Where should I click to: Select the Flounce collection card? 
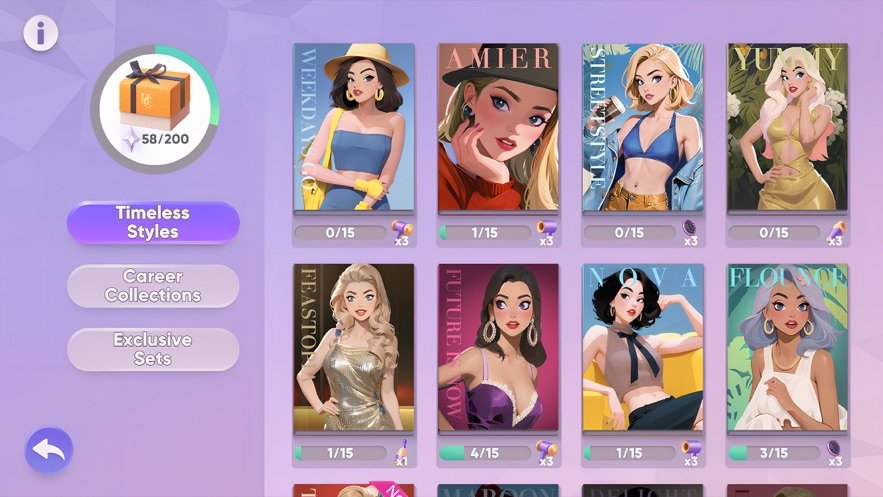click(x=787, y=348)
